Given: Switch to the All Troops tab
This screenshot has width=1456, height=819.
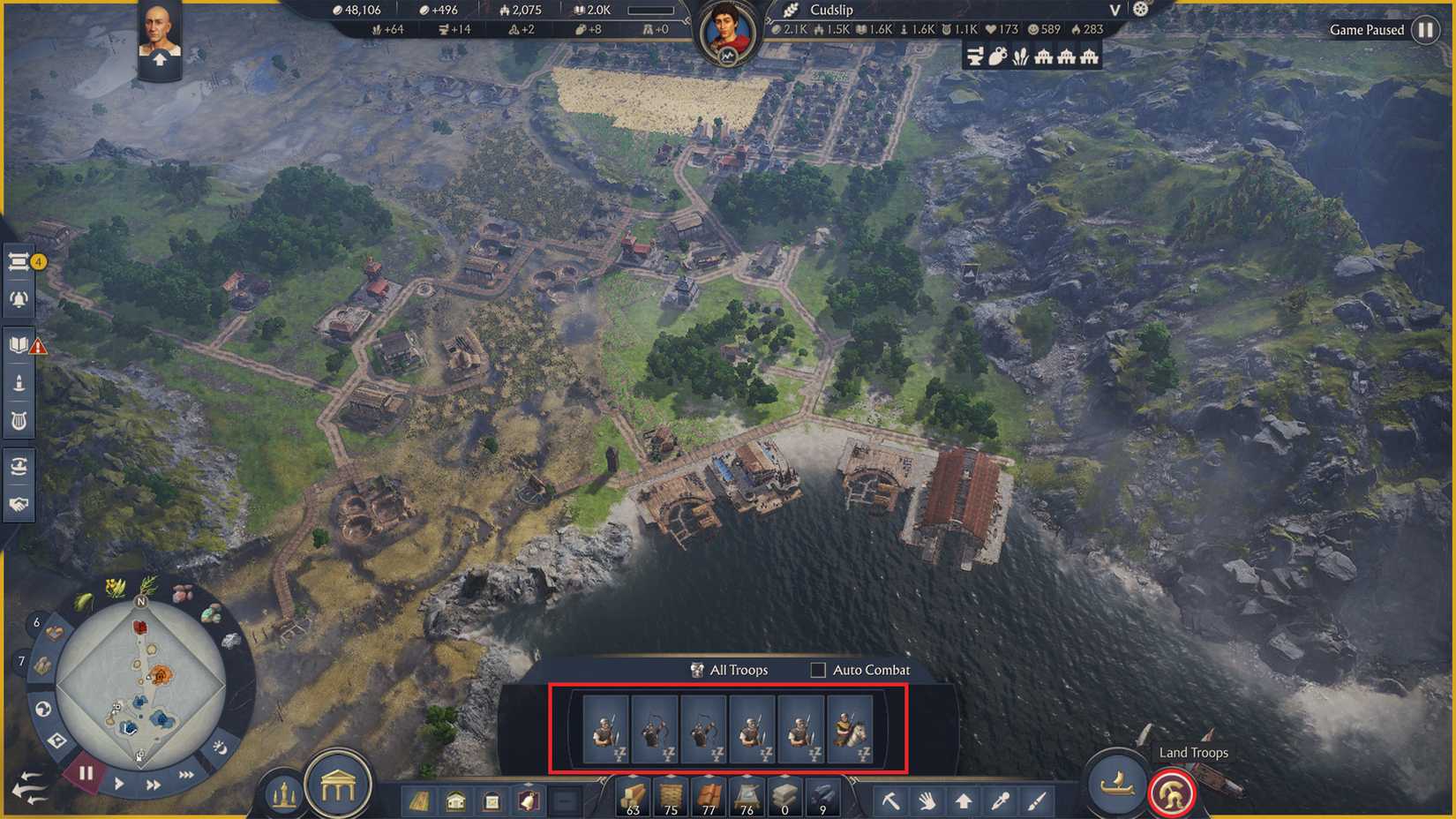Looking at the screenshot, I should (732, 671).
